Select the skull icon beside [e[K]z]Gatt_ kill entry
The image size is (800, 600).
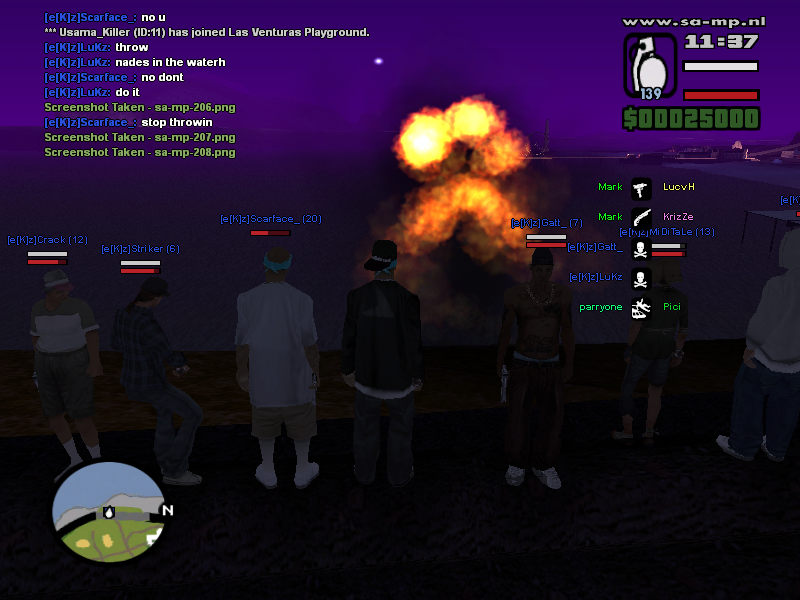641,248
